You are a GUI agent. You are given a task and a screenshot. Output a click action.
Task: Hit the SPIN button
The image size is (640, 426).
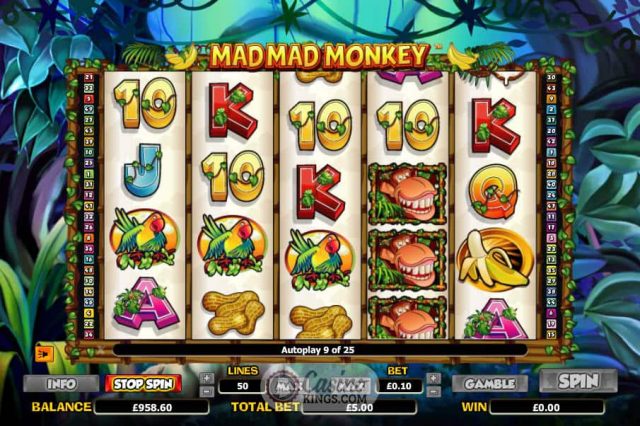[x=578, y=381]
